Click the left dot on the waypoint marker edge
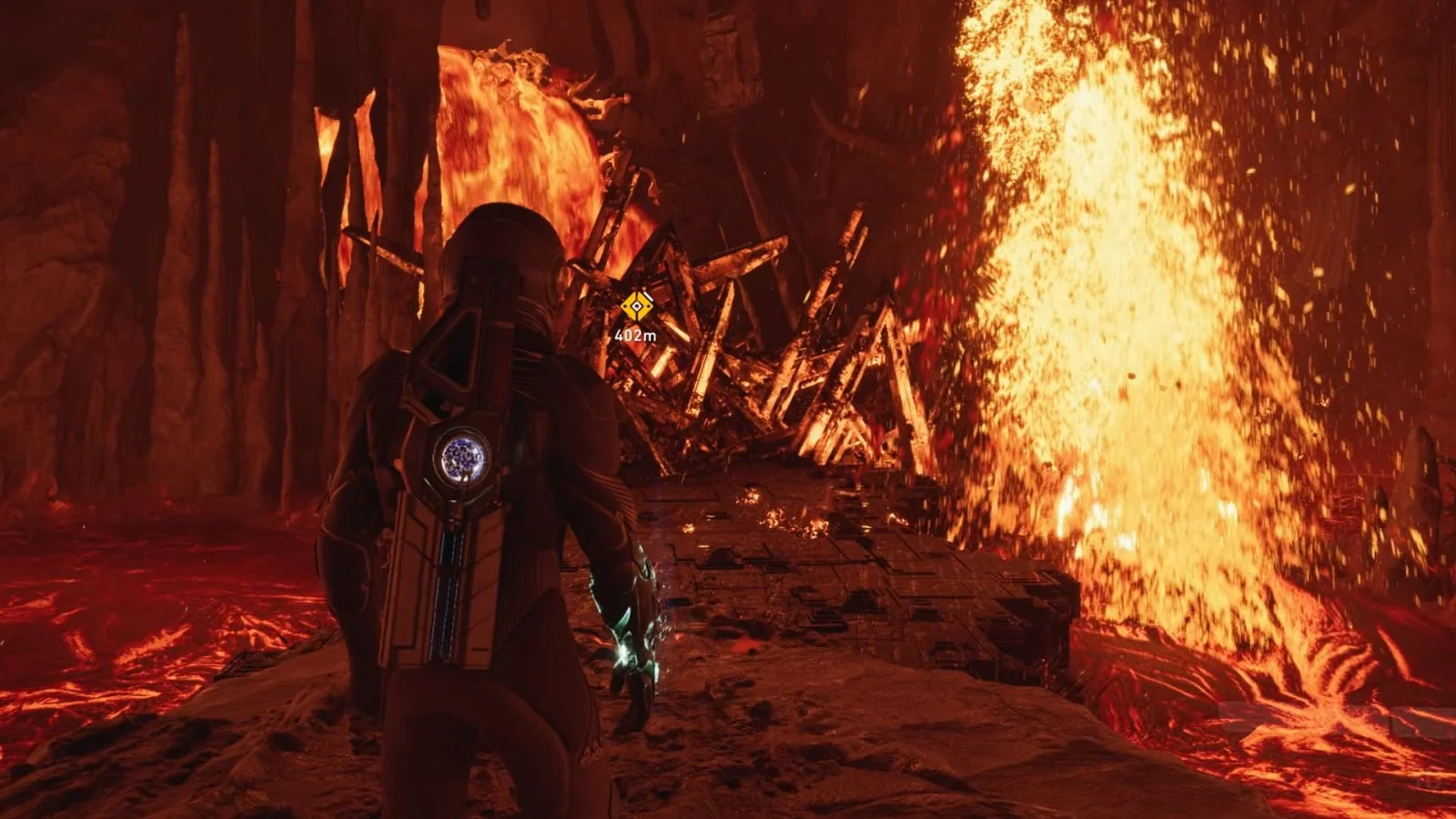The height and width of the screenshot is (819, 1456). click(625, 306)
